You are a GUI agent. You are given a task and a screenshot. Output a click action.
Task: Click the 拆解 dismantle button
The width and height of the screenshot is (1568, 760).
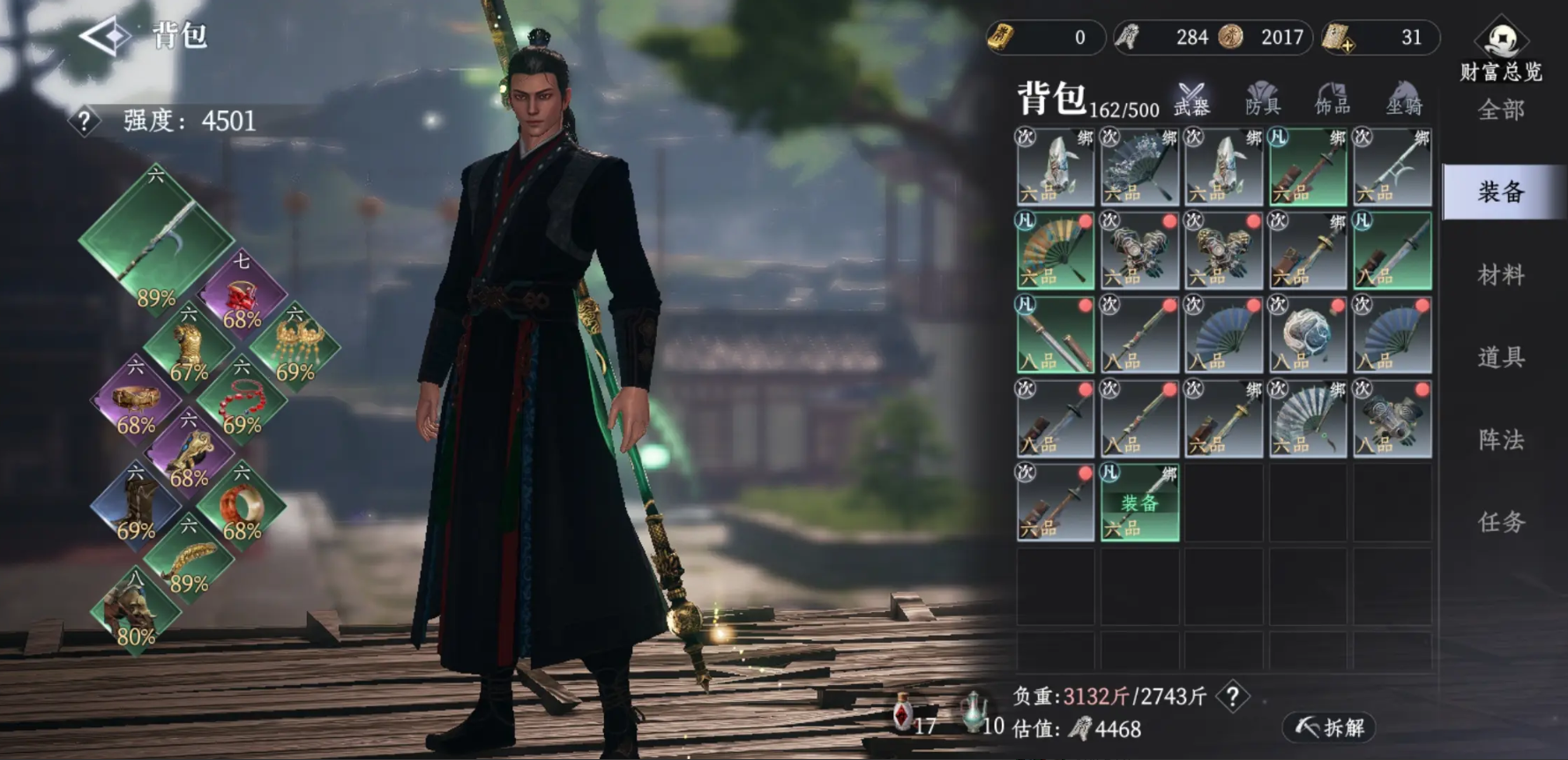(1329, 727)
